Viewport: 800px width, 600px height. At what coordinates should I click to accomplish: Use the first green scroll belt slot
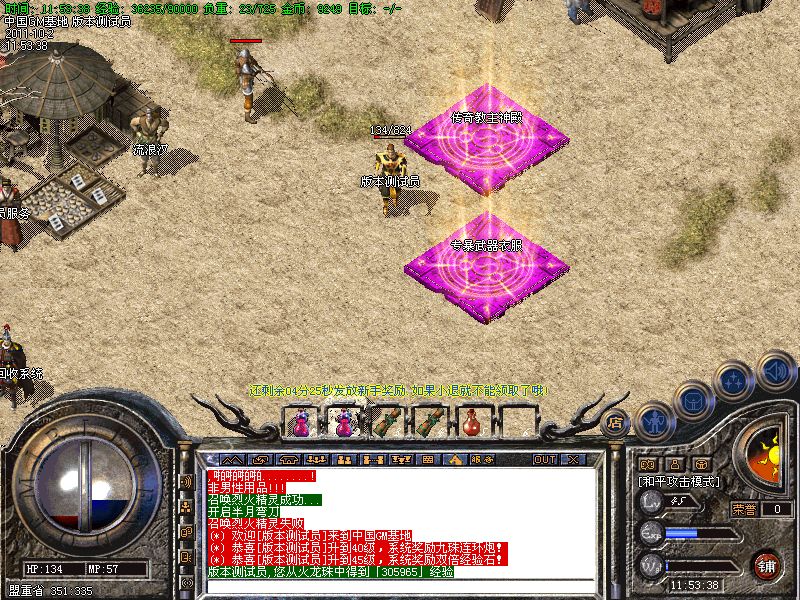coord(386,423)
